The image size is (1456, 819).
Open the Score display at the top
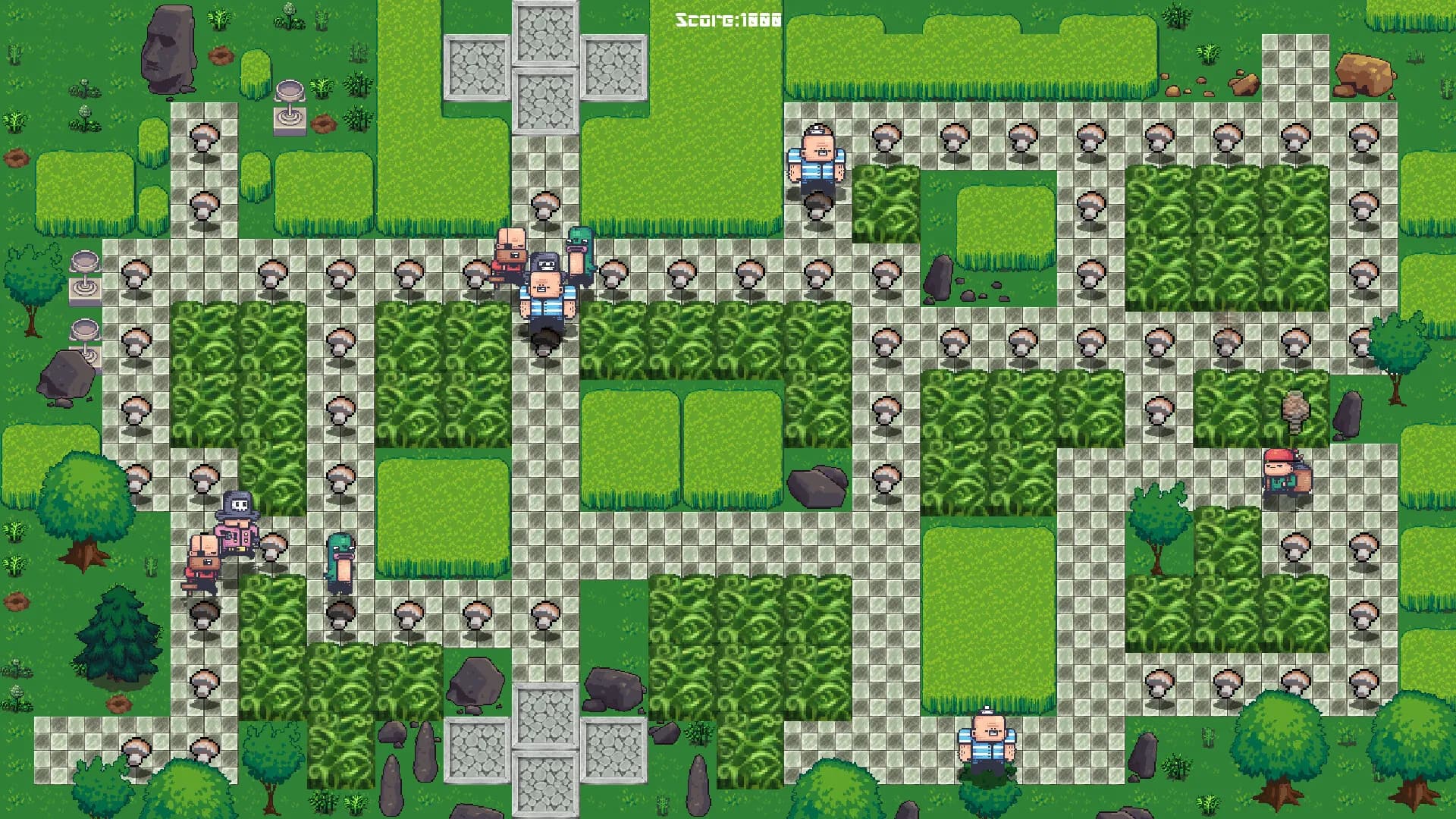click(x=726, y=19)
